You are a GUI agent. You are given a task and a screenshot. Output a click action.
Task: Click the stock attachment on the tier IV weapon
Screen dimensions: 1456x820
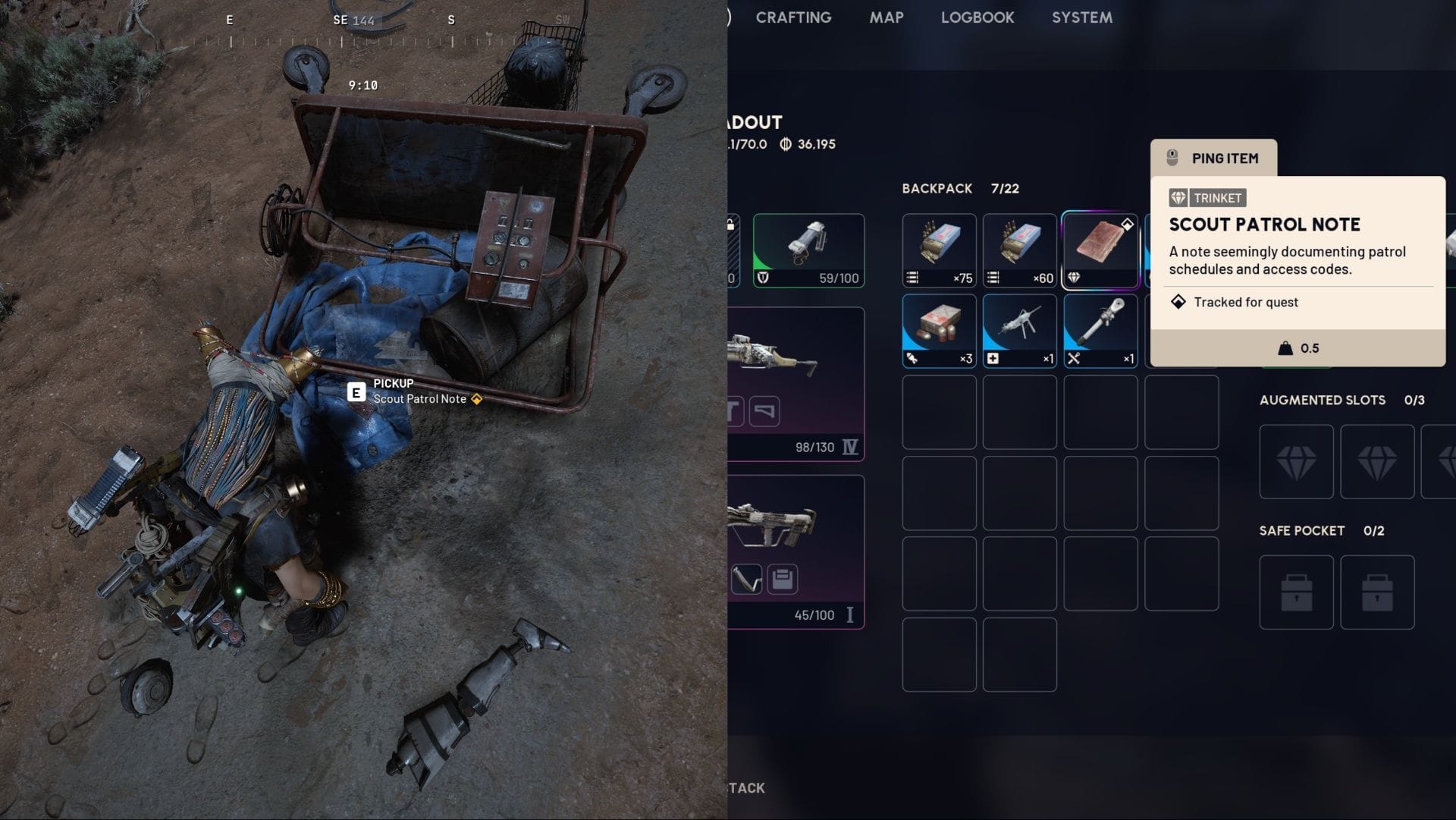[764, 412]
